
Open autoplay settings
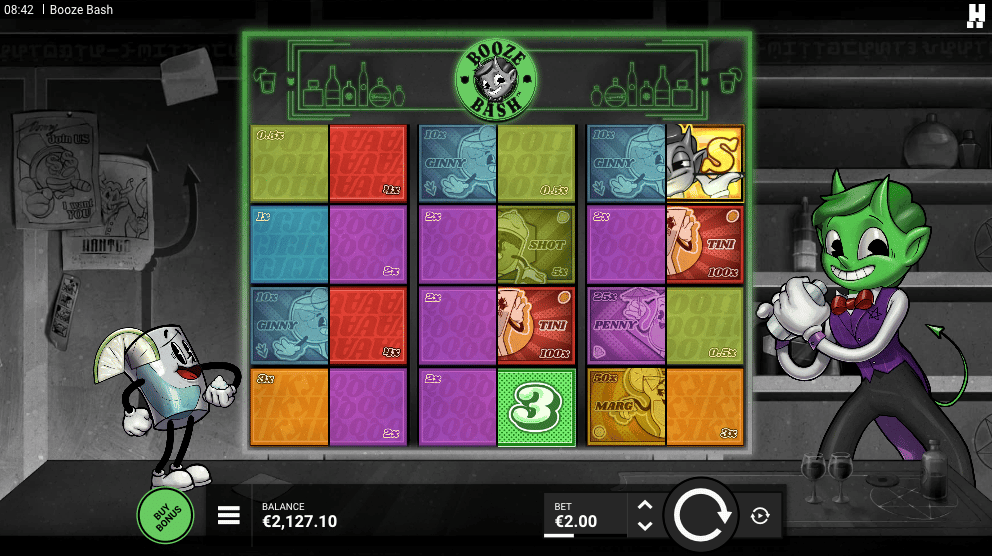760,516
